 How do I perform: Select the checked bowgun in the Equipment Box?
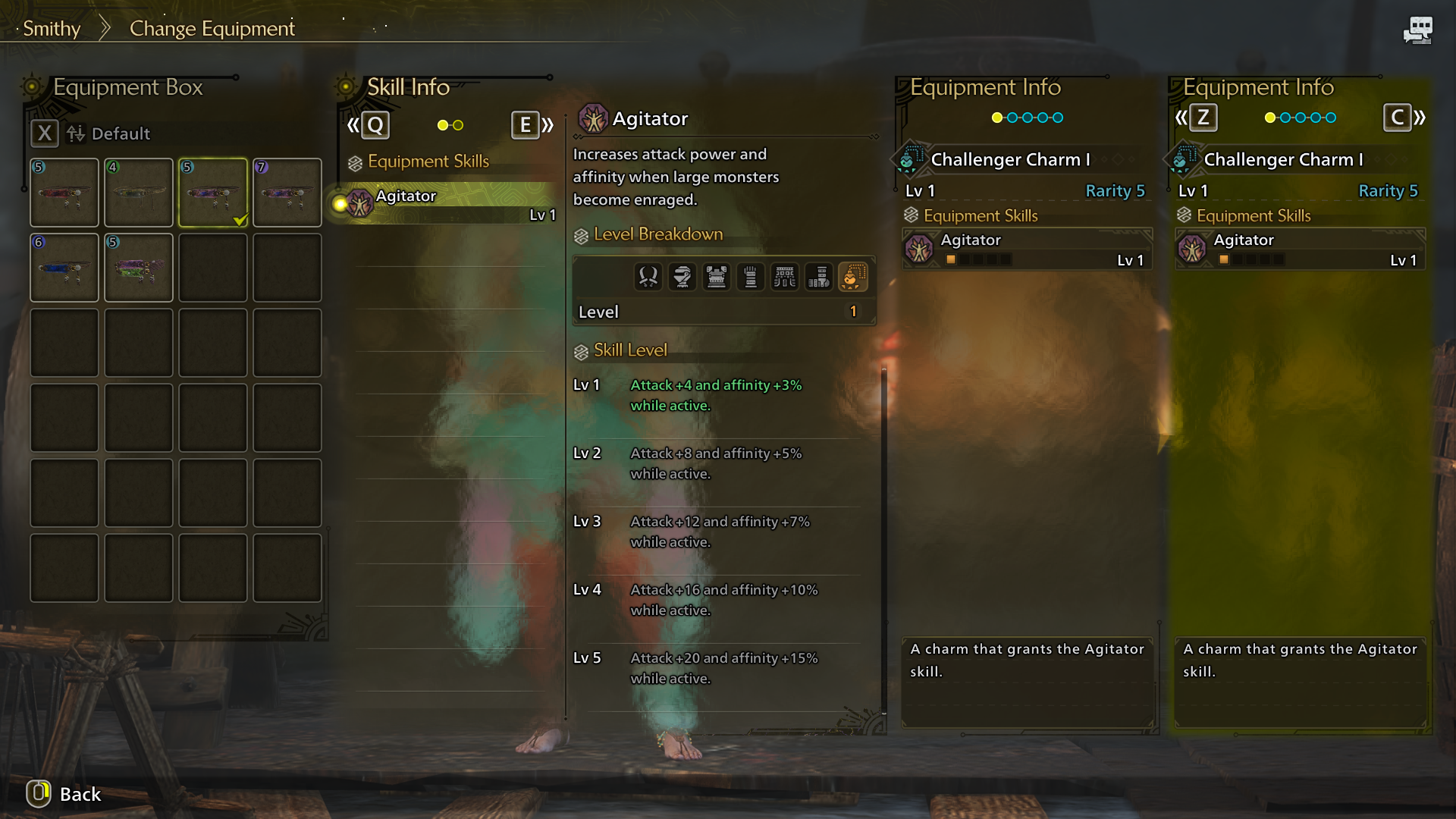(212, 192)
